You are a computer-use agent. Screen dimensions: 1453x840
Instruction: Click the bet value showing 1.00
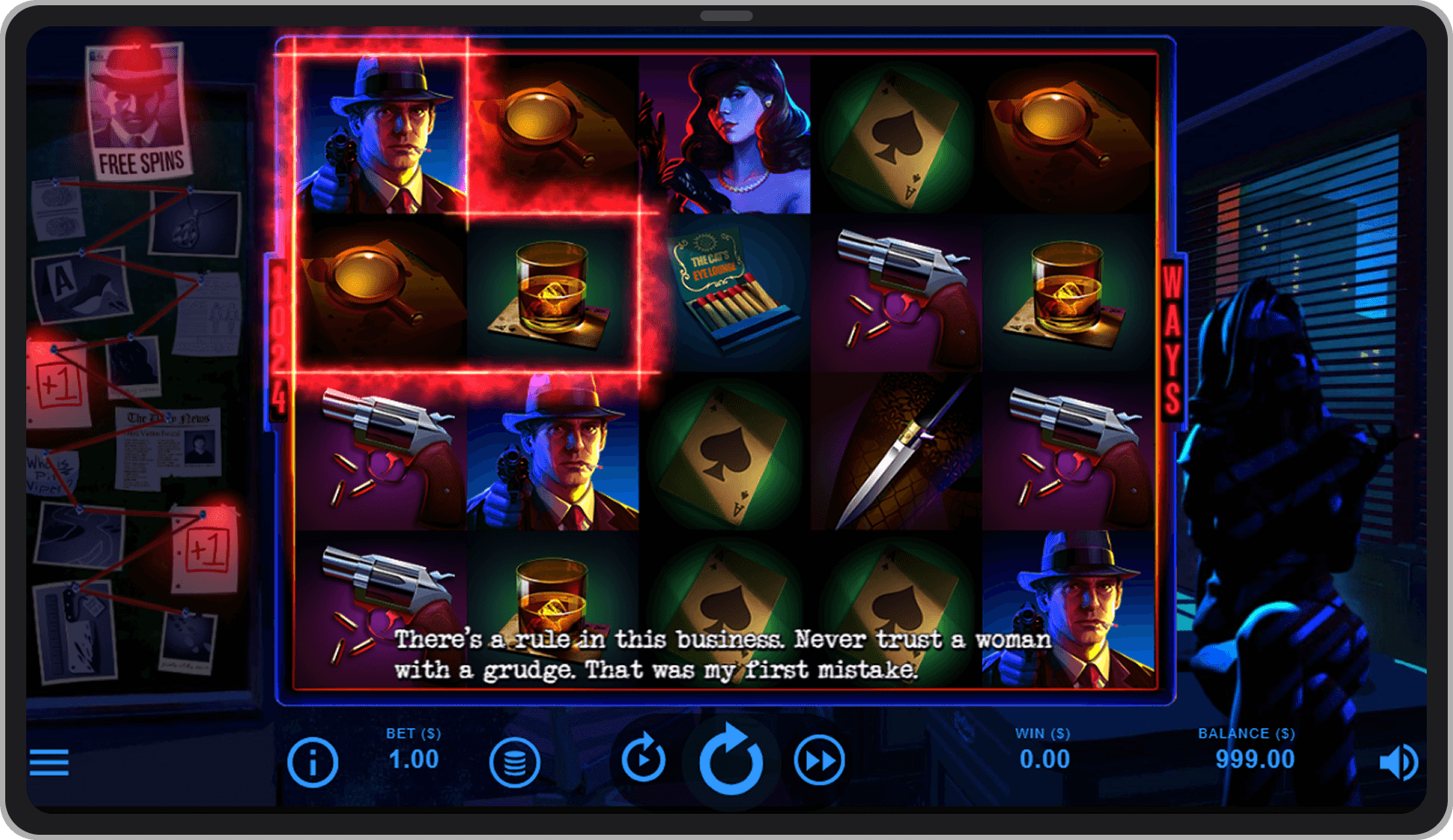pos(414,759)
